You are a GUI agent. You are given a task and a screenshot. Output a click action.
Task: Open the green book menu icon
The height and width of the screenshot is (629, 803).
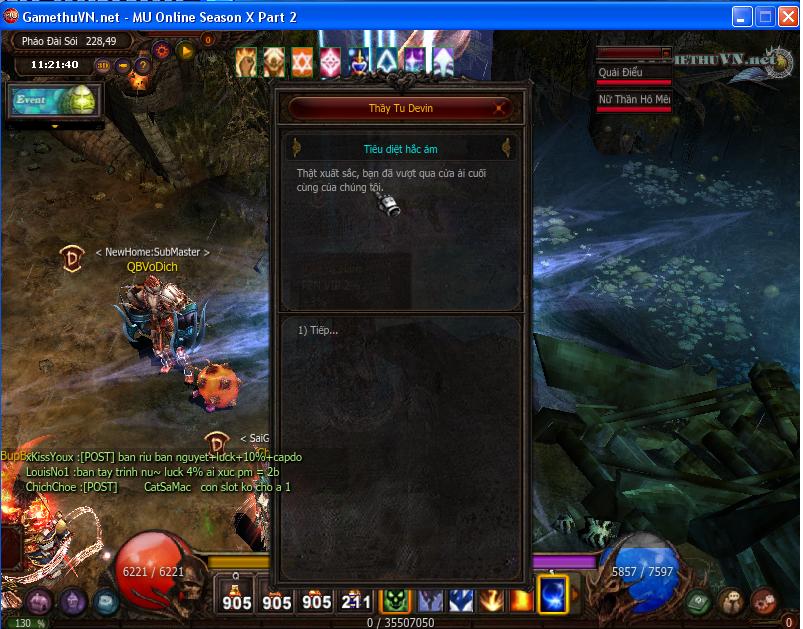(x=698, y=601)
